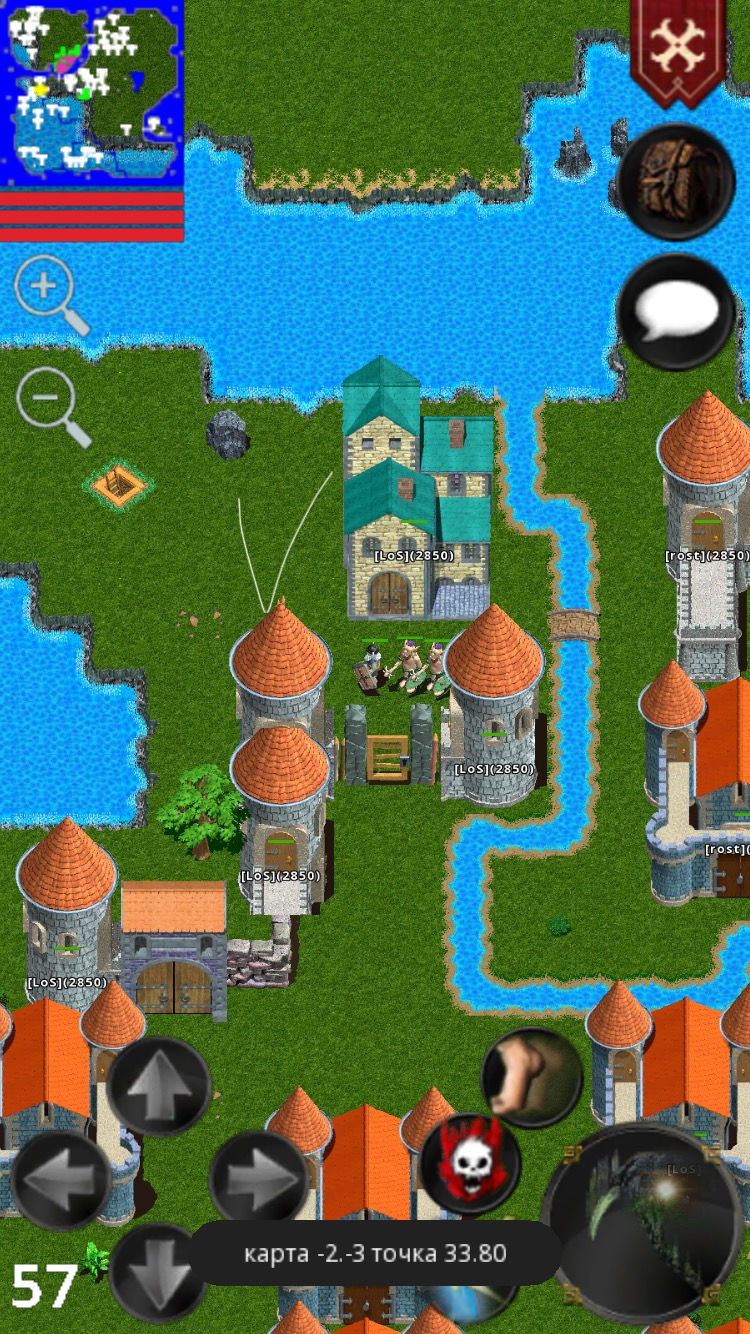The width and height of the screenshot is (750, 1334).
Task: Activate the red skull attack button
Action: pos(470,1165)
